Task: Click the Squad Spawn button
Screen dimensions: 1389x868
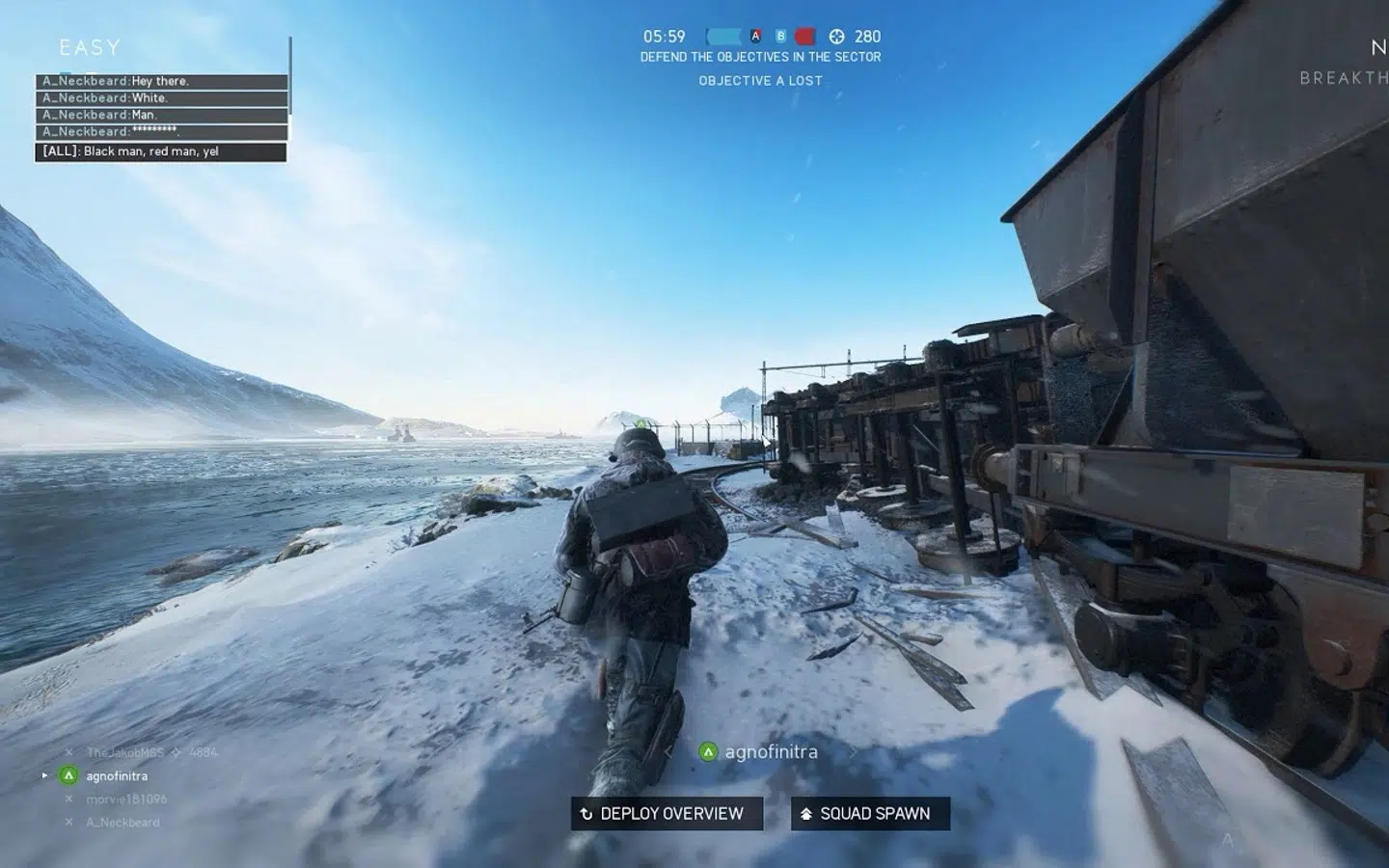Action: pos(870,813)
